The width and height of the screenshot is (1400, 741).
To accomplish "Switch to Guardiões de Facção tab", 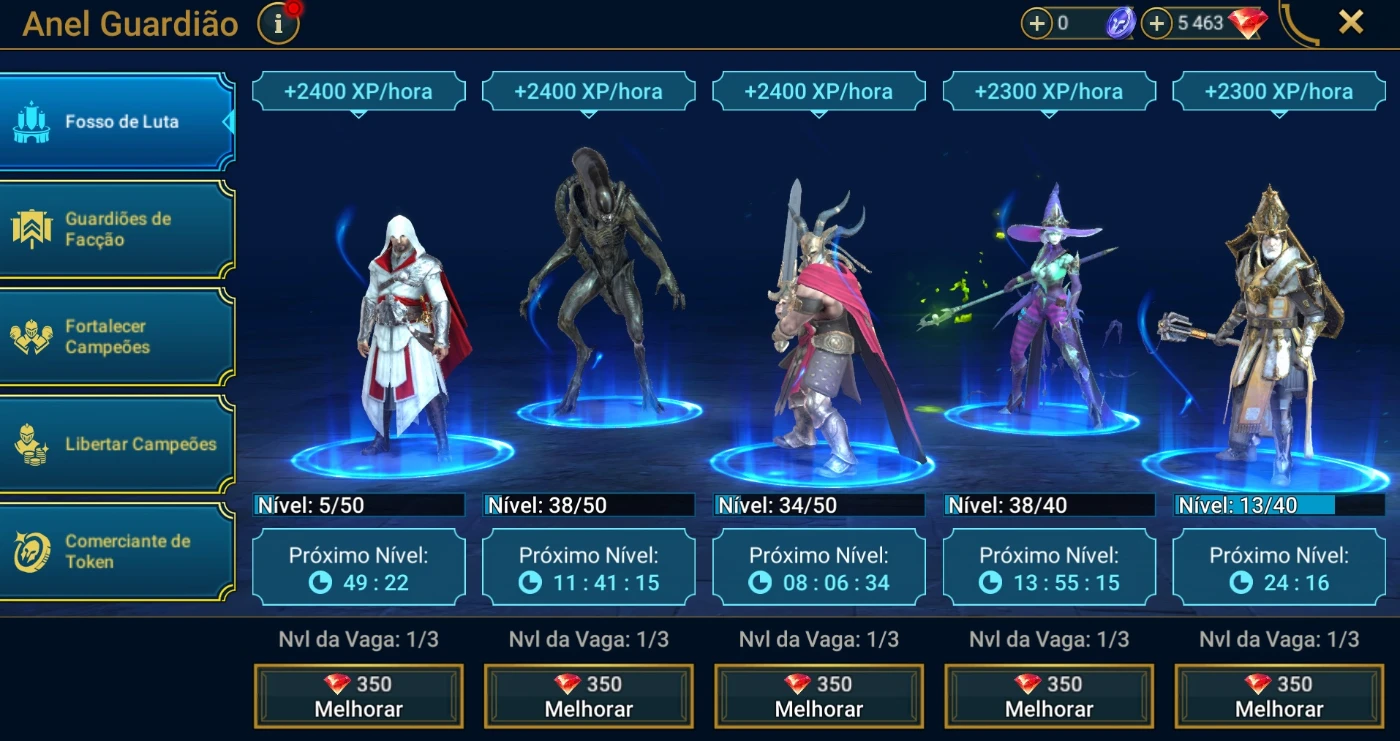I will click(x=116, y=229).
